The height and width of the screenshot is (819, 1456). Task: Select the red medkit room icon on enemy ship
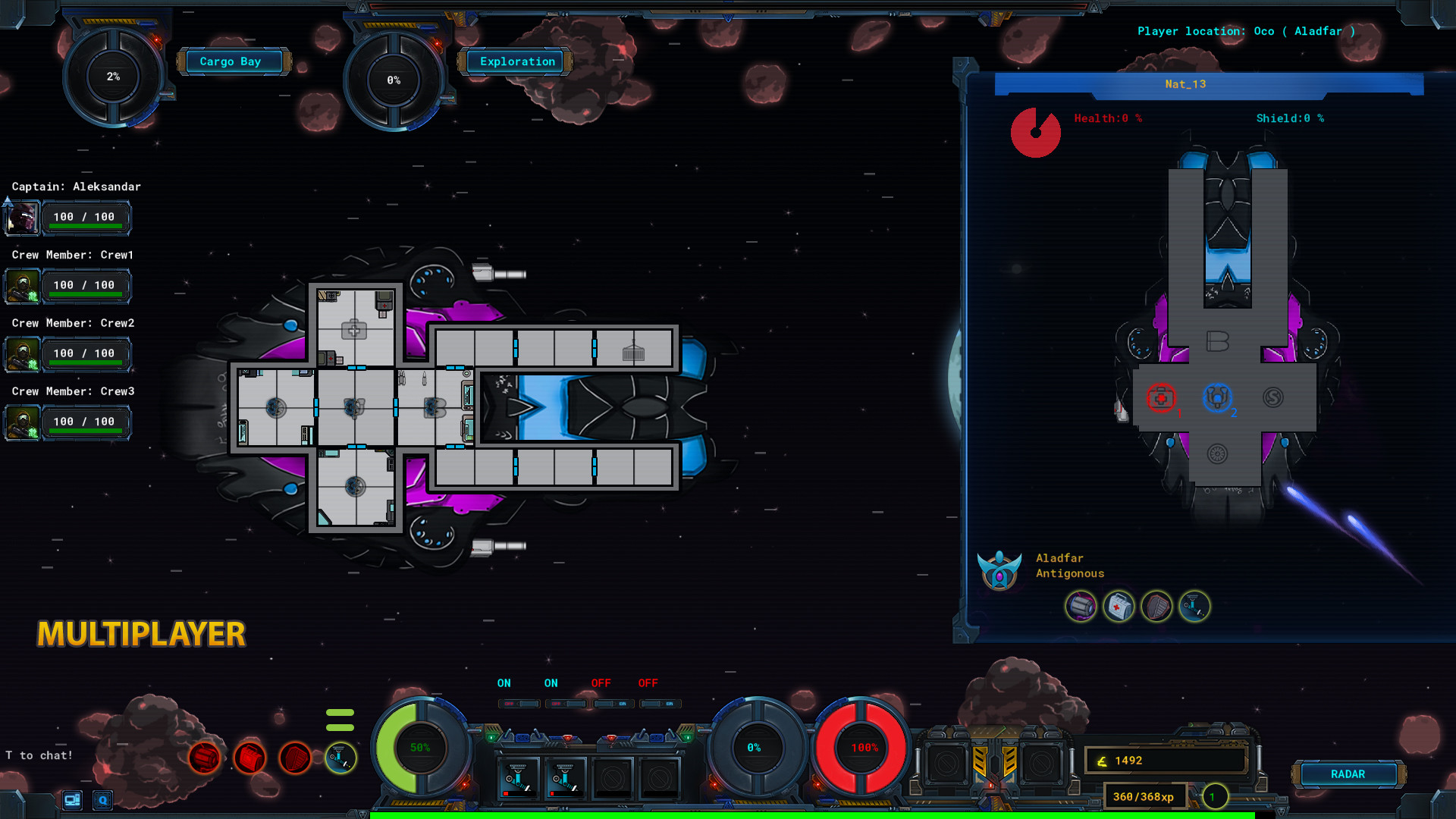[x=1160, y=397]
